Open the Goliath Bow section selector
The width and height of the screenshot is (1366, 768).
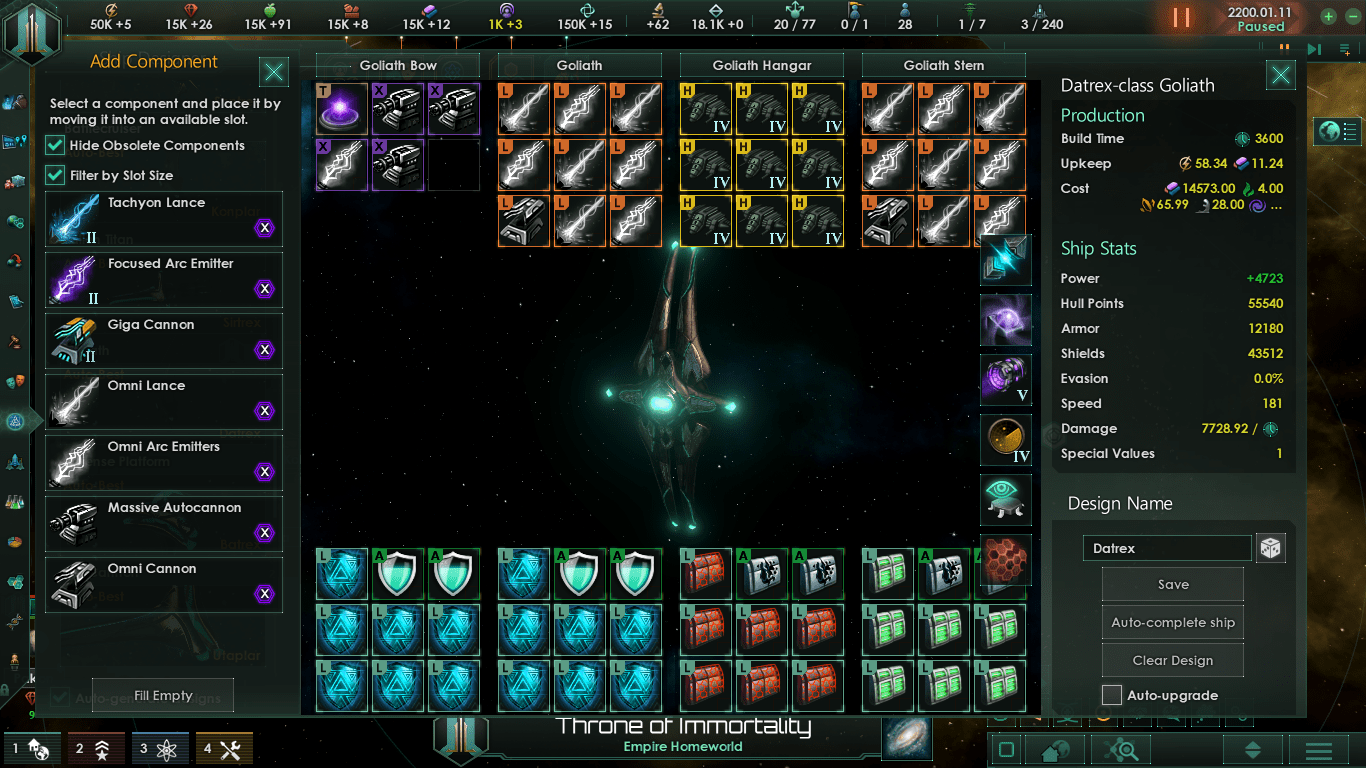click(x=398, y=66)
